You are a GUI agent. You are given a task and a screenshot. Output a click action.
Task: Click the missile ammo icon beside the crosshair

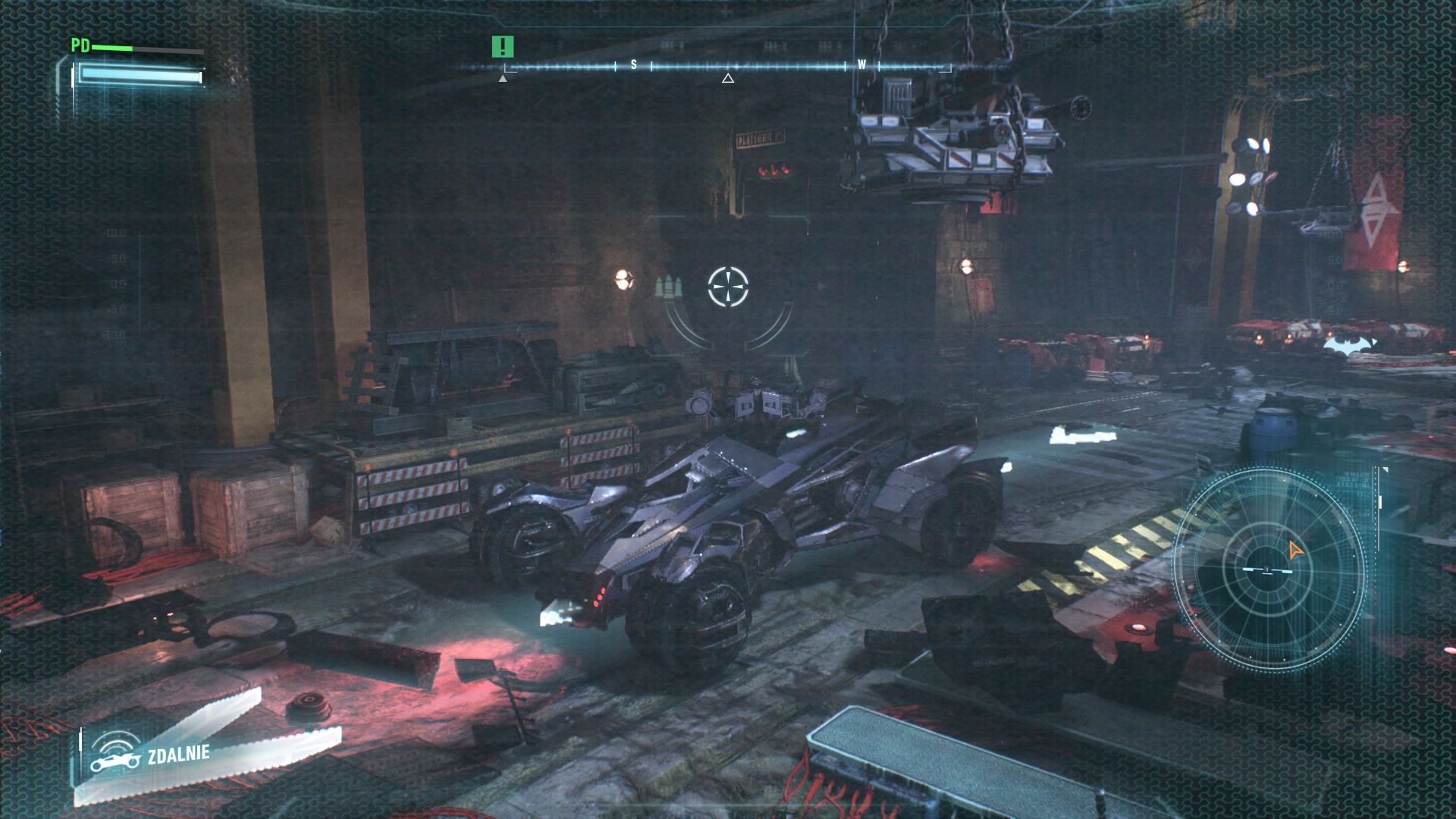(x=670, y=287)
